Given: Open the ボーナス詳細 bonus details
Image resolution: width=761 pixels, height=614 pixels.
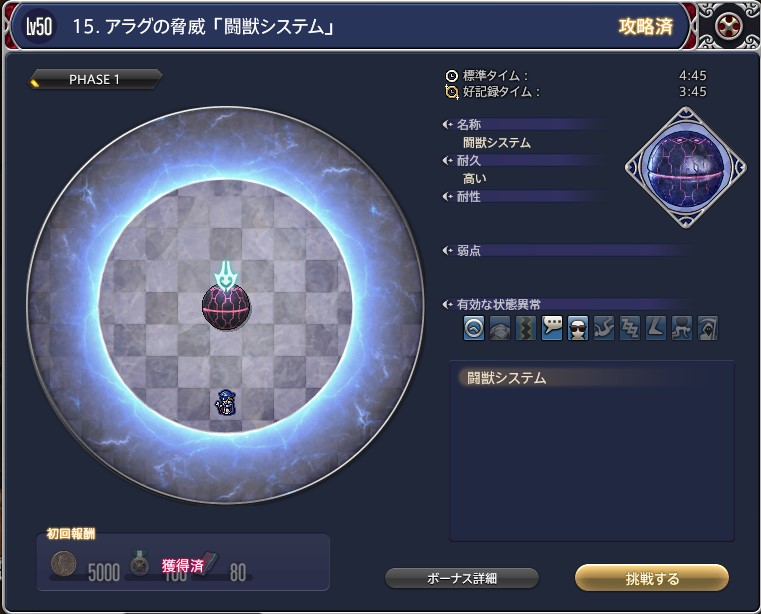Looking at the screenshot, I should click(x=461, y=578).
